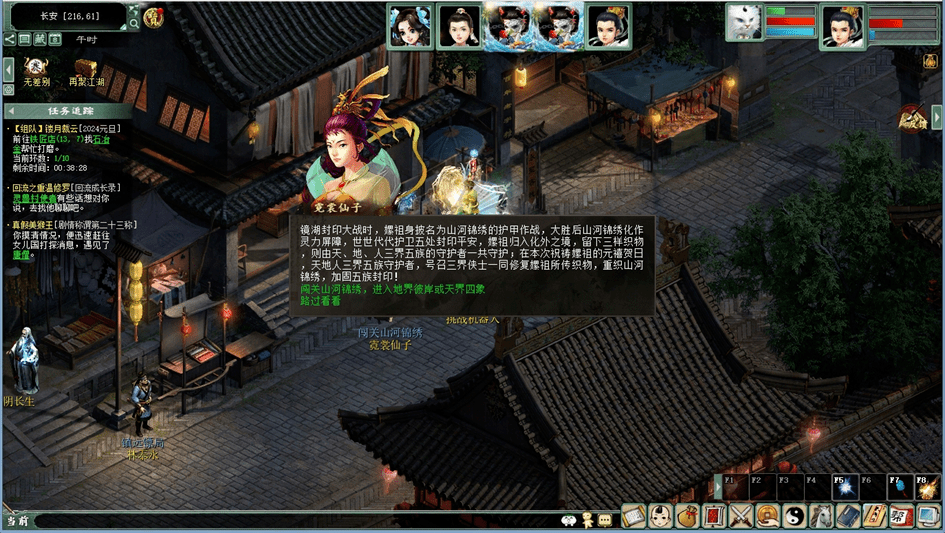Select the '路过看看' dialogue reply
The image size is (945, 533).
[320, 300]
